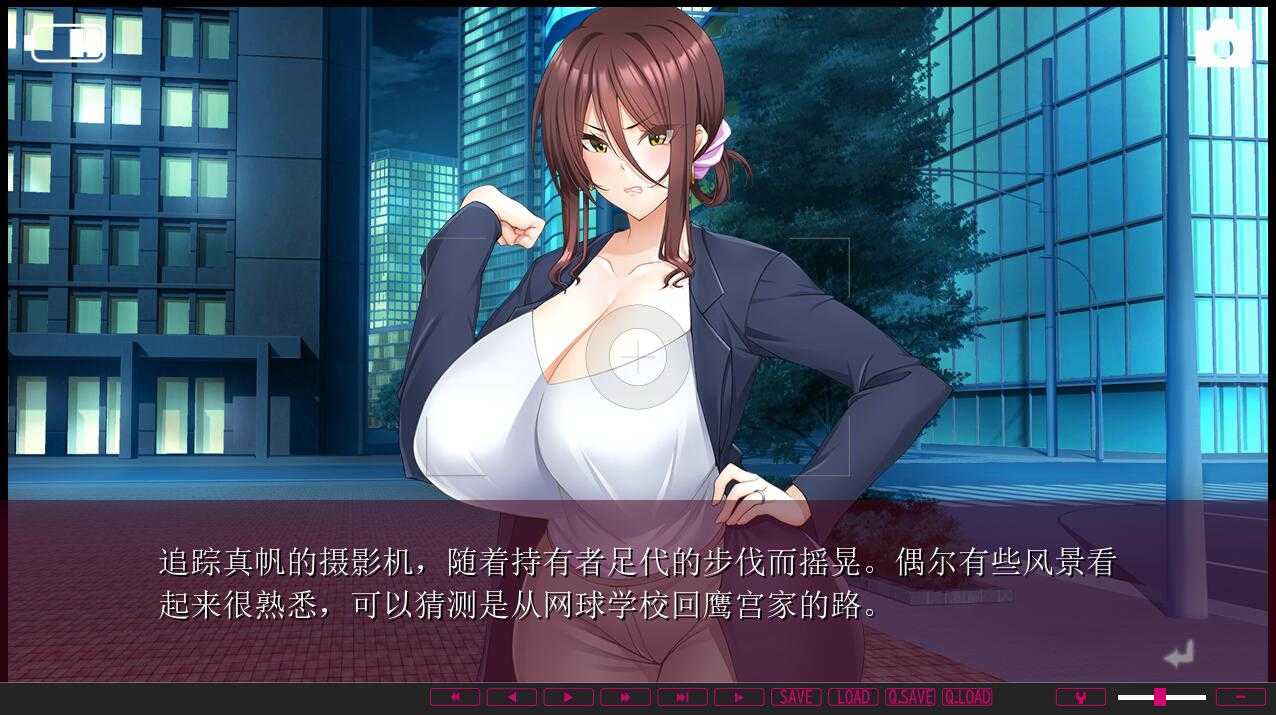
Task: Click the small play arrow before SAVE
Action: (x=739, y=697)
